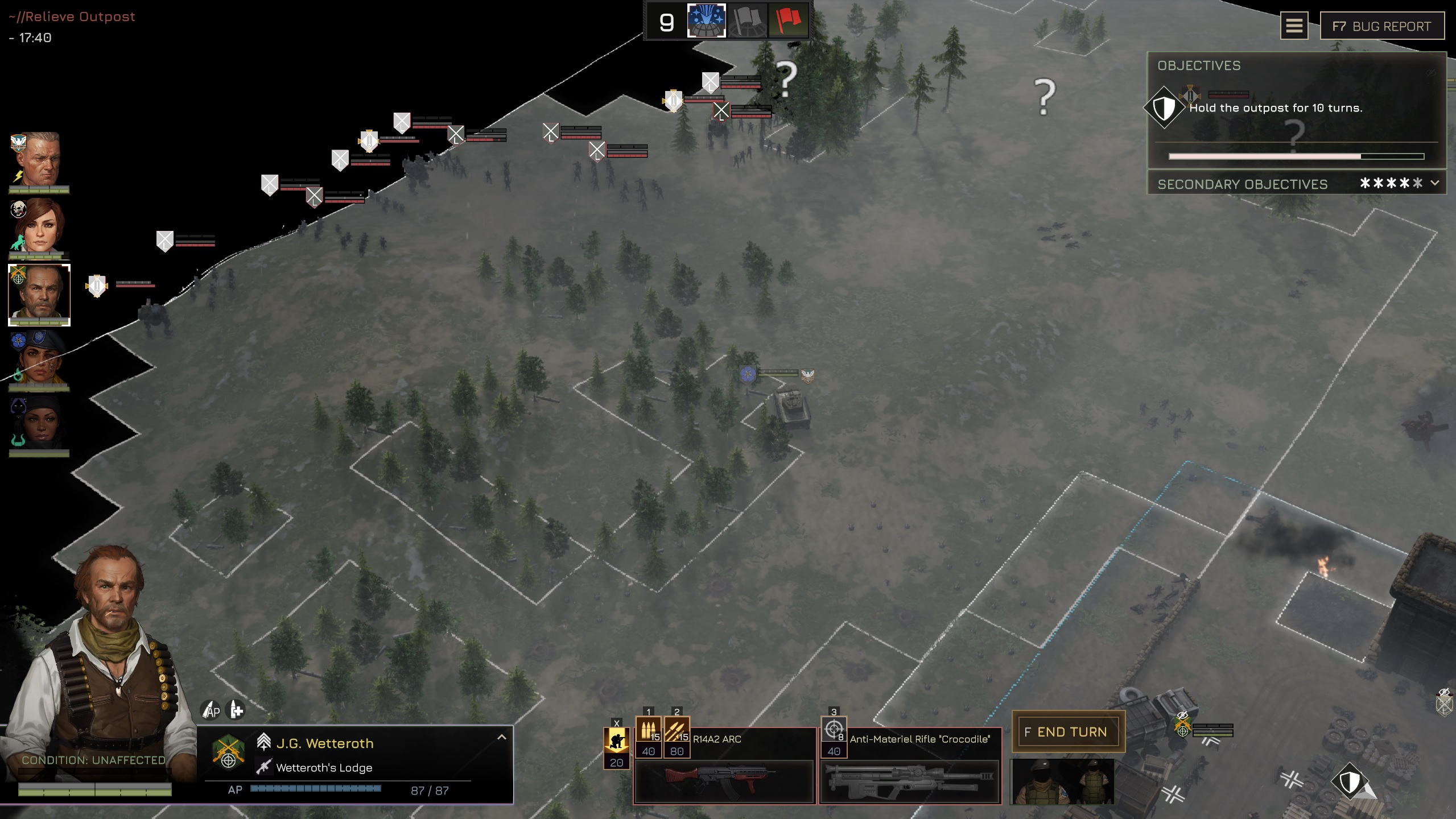Collapse the J.G. Wetteroth unit panel

[501, 737]
